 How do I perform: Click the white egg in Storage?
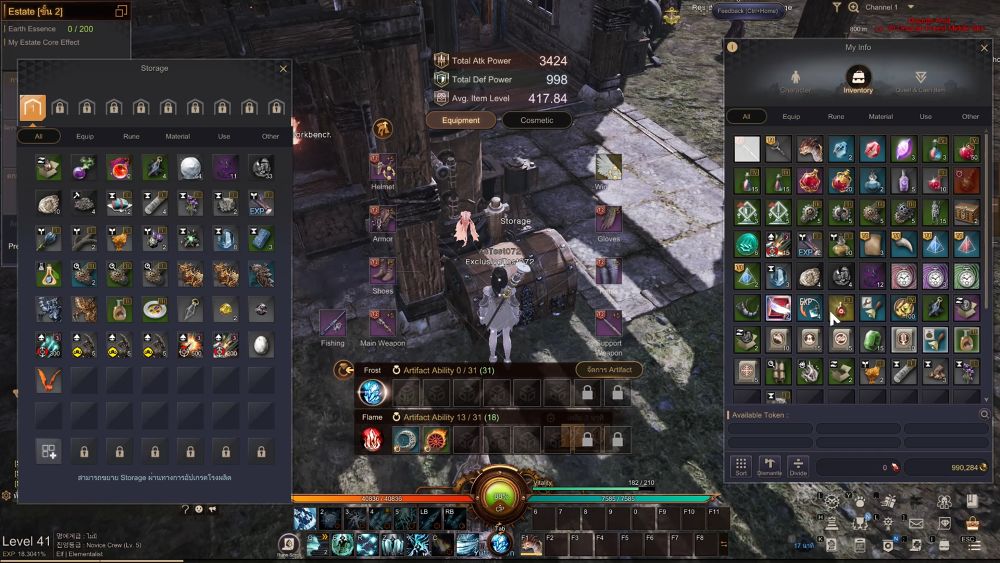point(261,344)
